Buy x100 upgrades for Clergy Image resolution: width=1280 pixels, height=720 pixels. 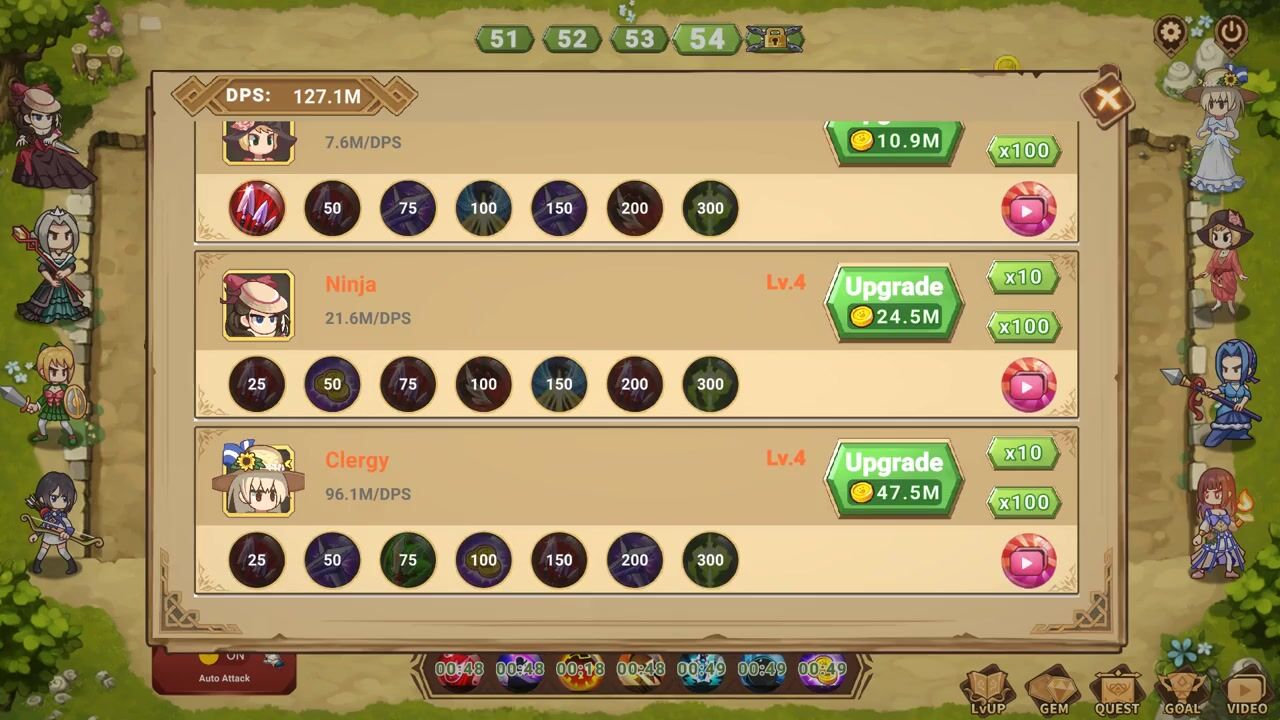(1023, 502)
